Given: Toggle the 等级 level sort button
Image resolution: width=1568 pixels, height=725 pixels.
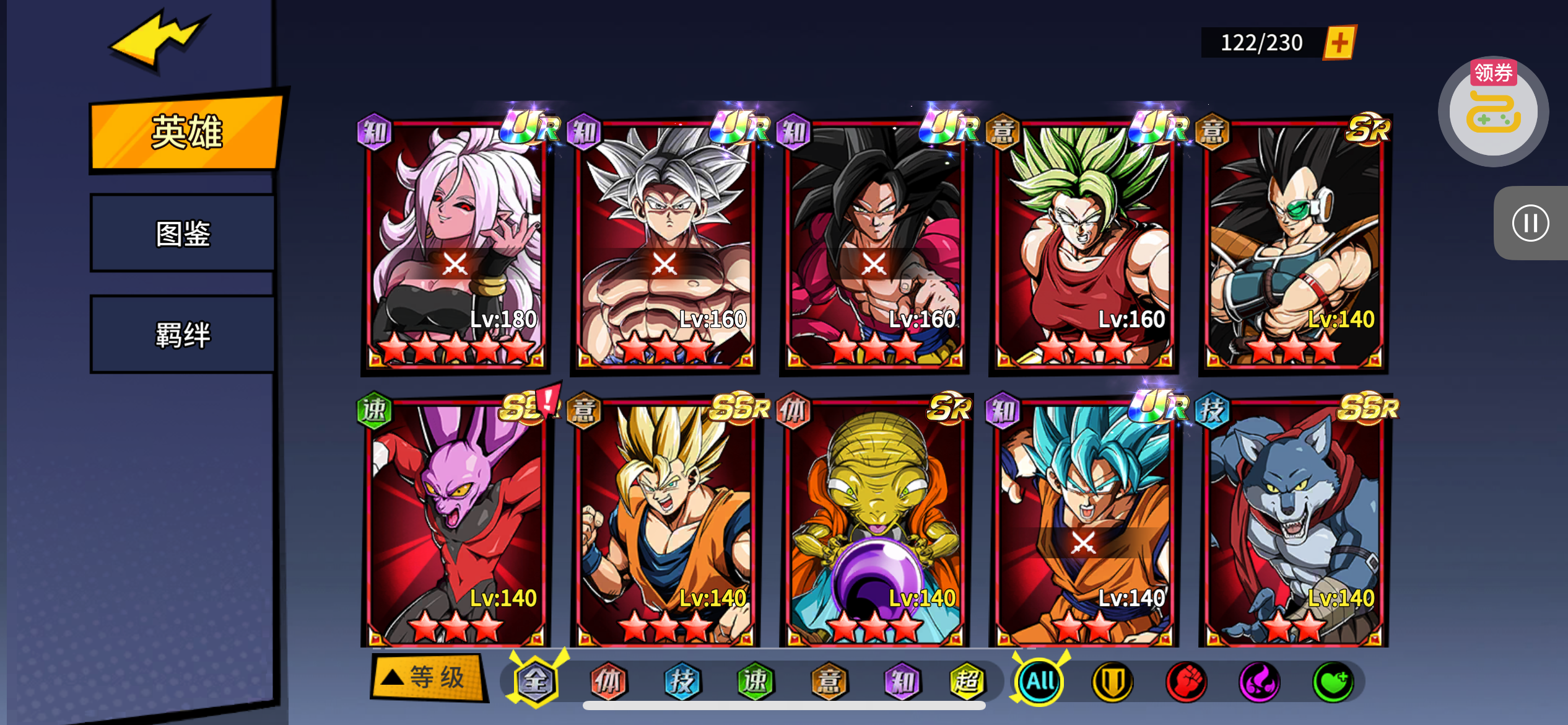Looking at the screenshot, I should click(427, 677).
